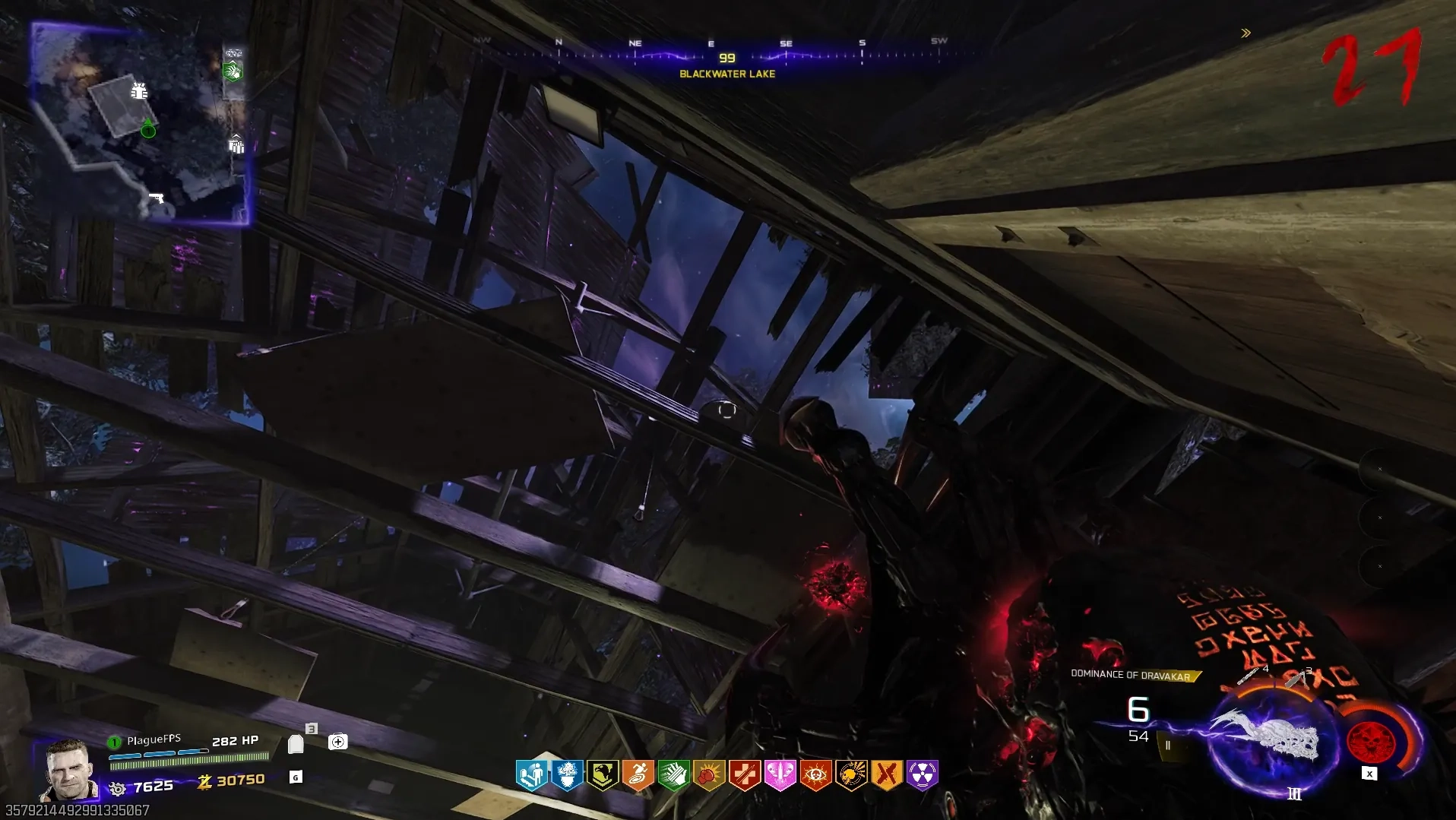Click the blue escalator-figure perk icon
Image resolution: width=1456 pixels, height=820 pixels.
pyautogui.click(x=531, y=775)
